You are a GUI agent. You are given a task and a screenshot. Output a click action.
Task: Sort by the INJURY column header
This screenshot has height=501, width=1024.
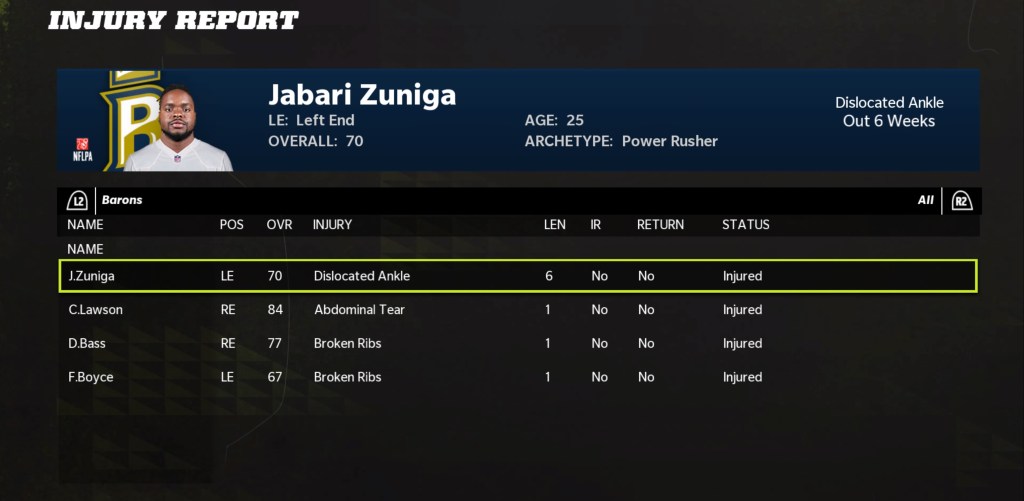[x=332, y=225]
